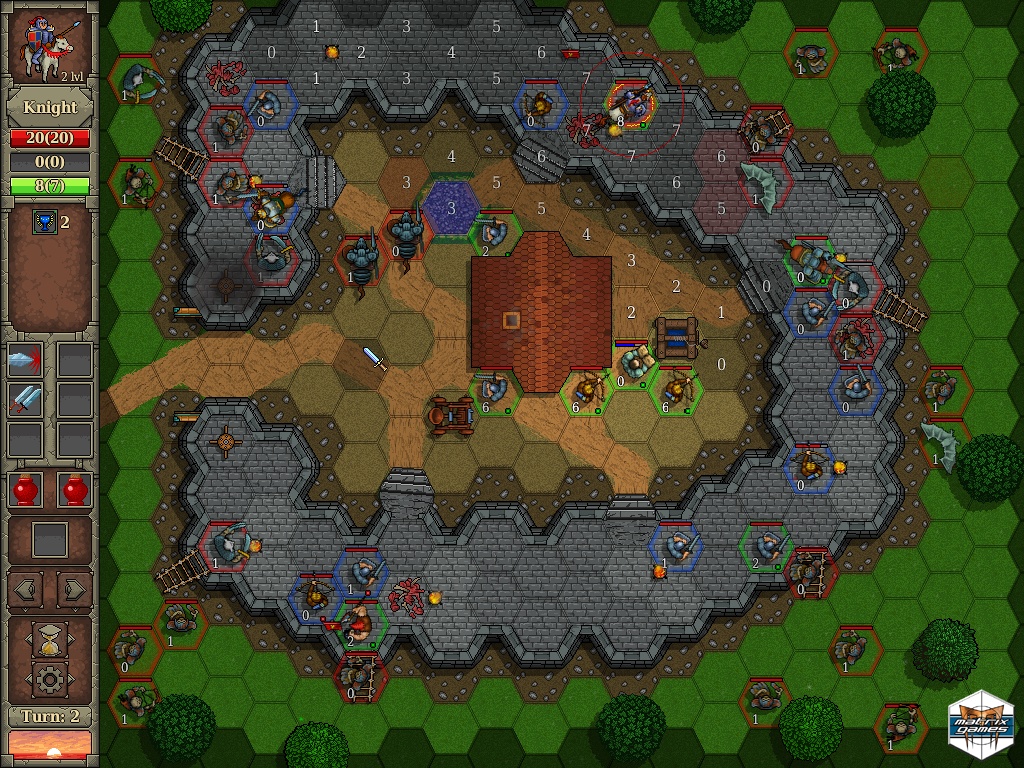Viewport: 1024px width, 768px height.
Task: Cycle to next unit with right arrow
Action: [x=74, y=589]
